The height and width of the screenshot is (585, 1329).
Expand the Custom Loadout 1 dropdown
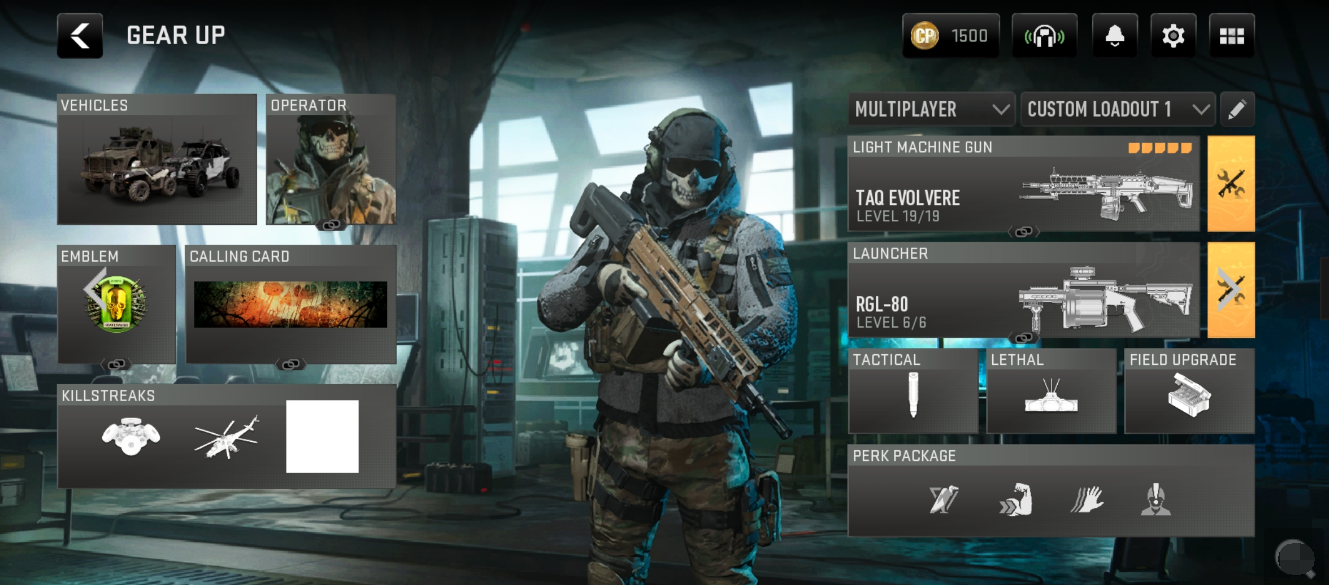coord(1117,109)
